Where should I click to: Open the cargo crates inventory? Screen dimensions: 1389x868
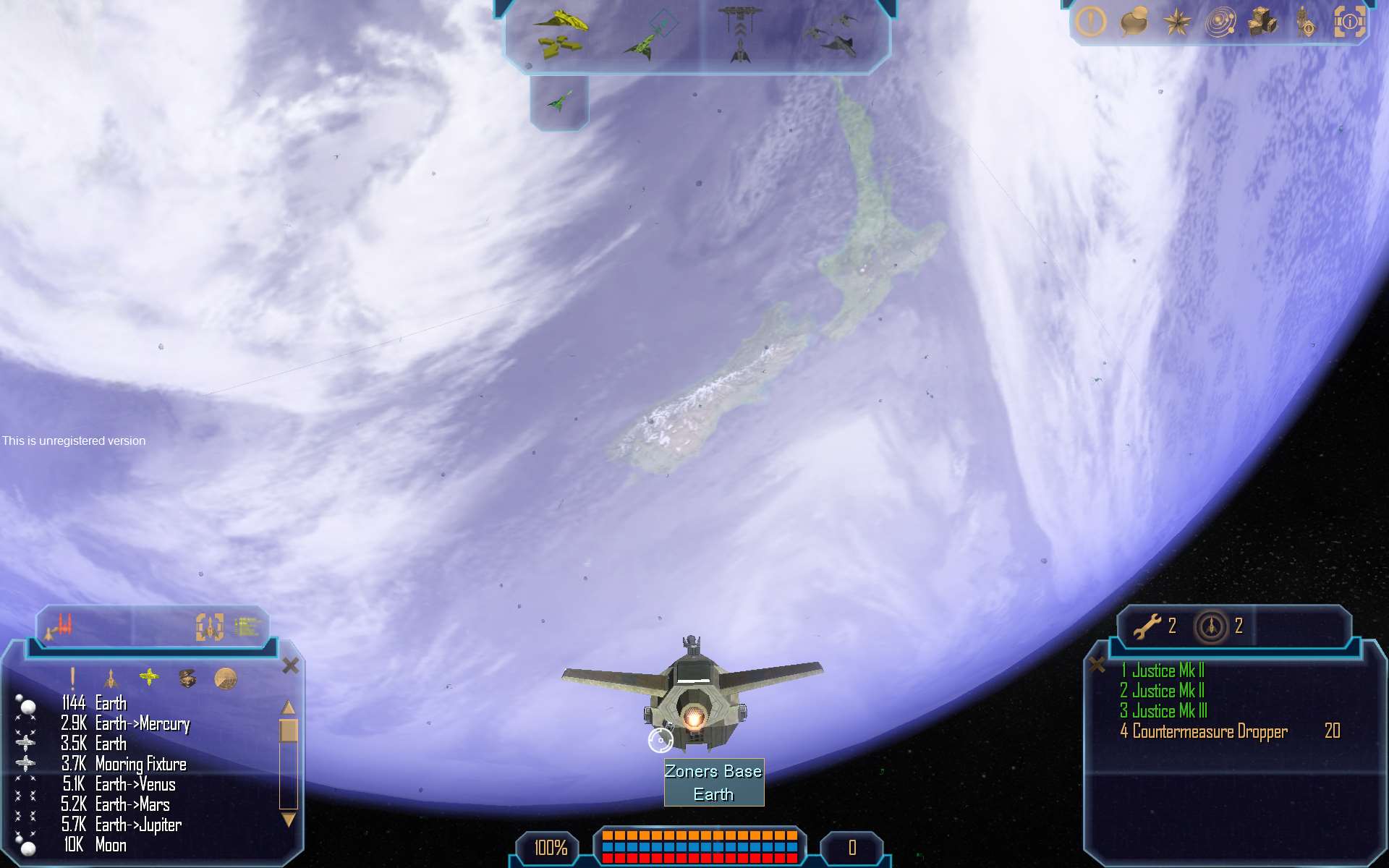click(x=1262, y=22)
